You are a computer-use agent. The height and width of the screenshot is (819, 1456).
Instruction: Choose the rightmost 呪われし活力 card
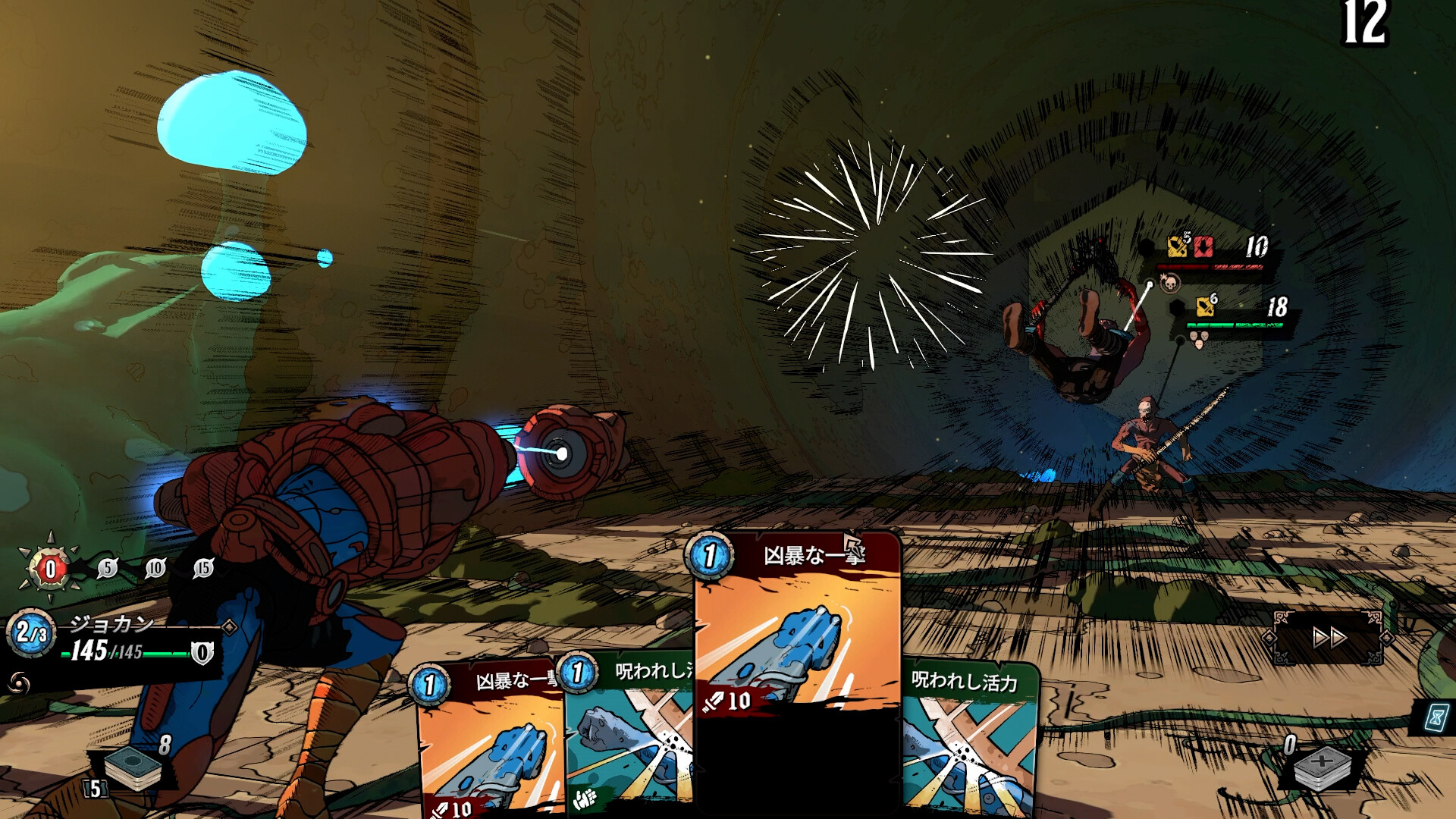click(971, 743)
